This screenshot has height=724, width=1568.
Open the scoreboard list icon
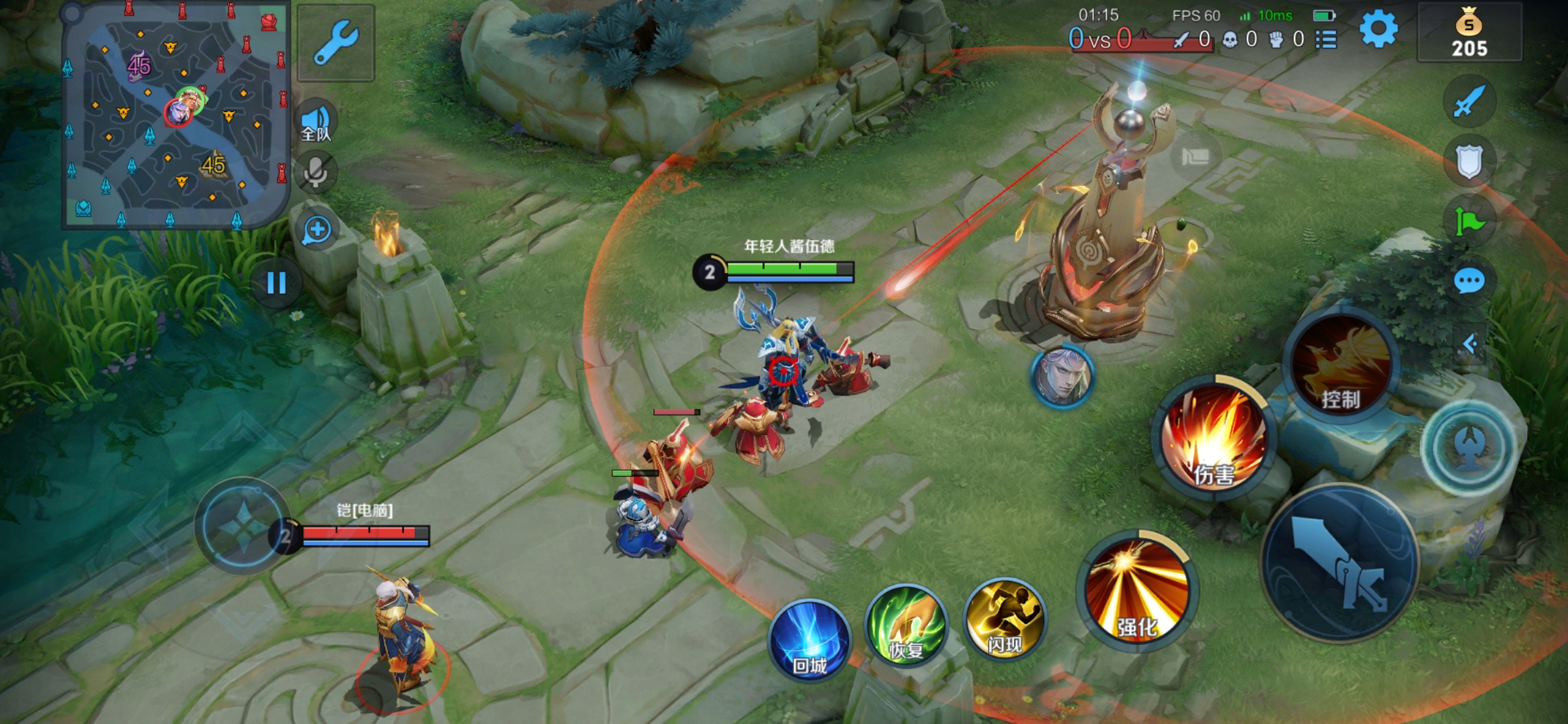coord(1326,40)
